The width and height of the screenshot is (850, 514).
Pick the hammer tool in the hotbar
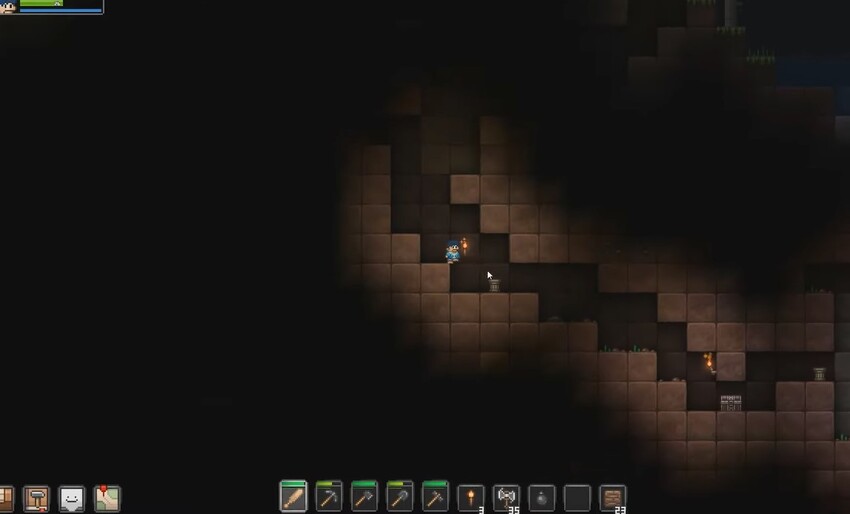click(x=435, y=496)
